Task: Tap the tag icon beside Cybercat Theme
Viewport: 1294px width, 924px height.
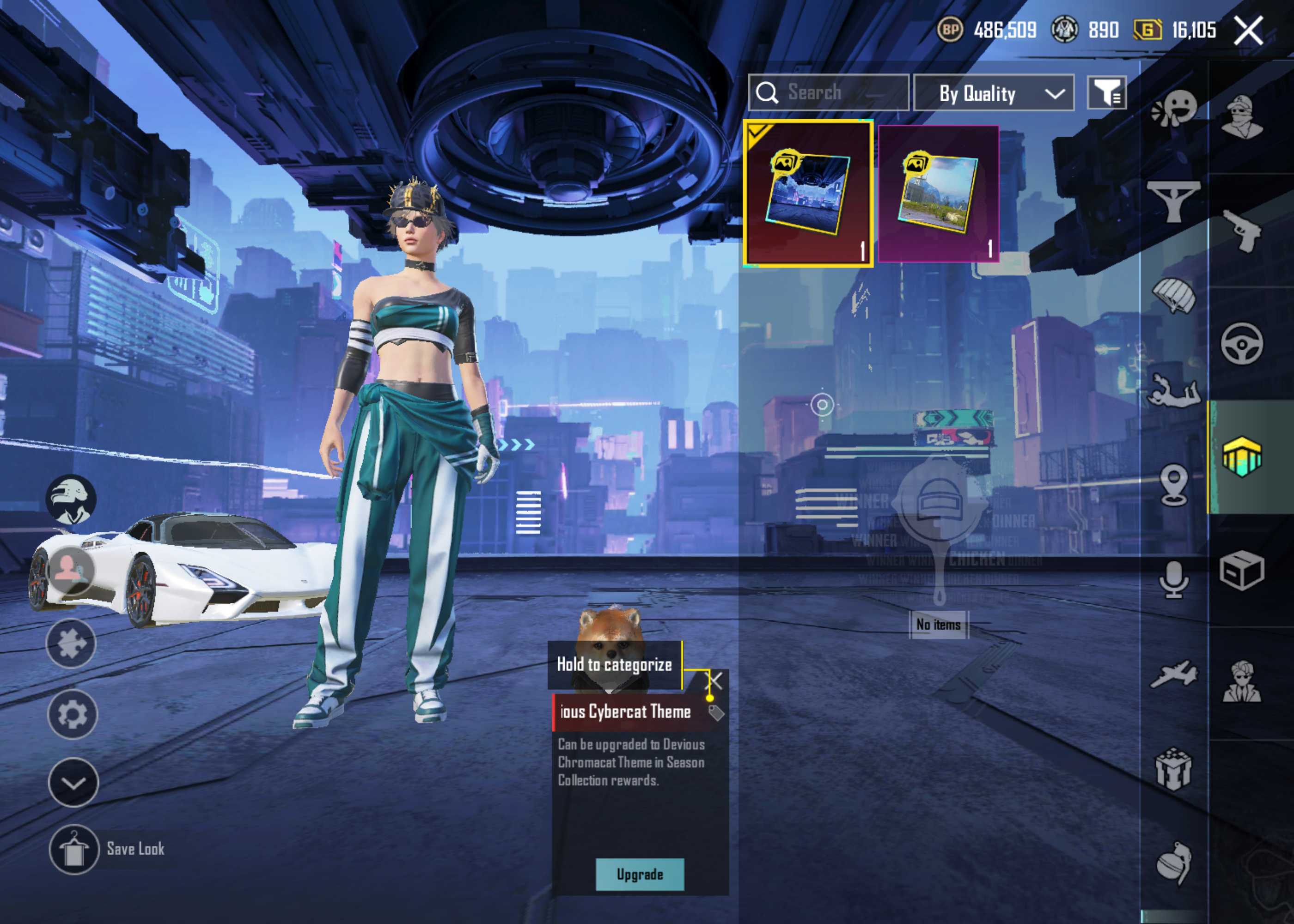Action: pyautogui.click(x=716, y=712)
